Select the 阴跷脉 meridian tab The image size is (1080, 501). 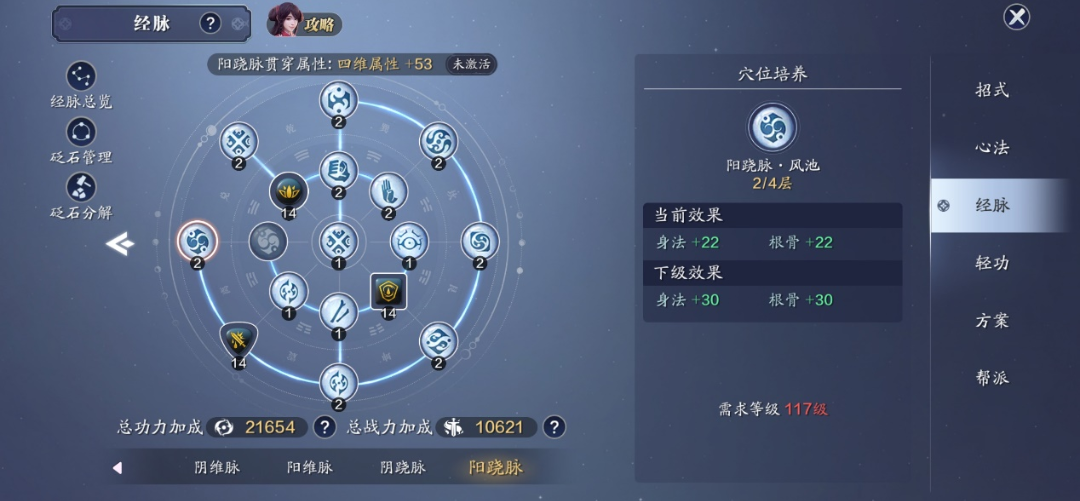tap(403, 467)
